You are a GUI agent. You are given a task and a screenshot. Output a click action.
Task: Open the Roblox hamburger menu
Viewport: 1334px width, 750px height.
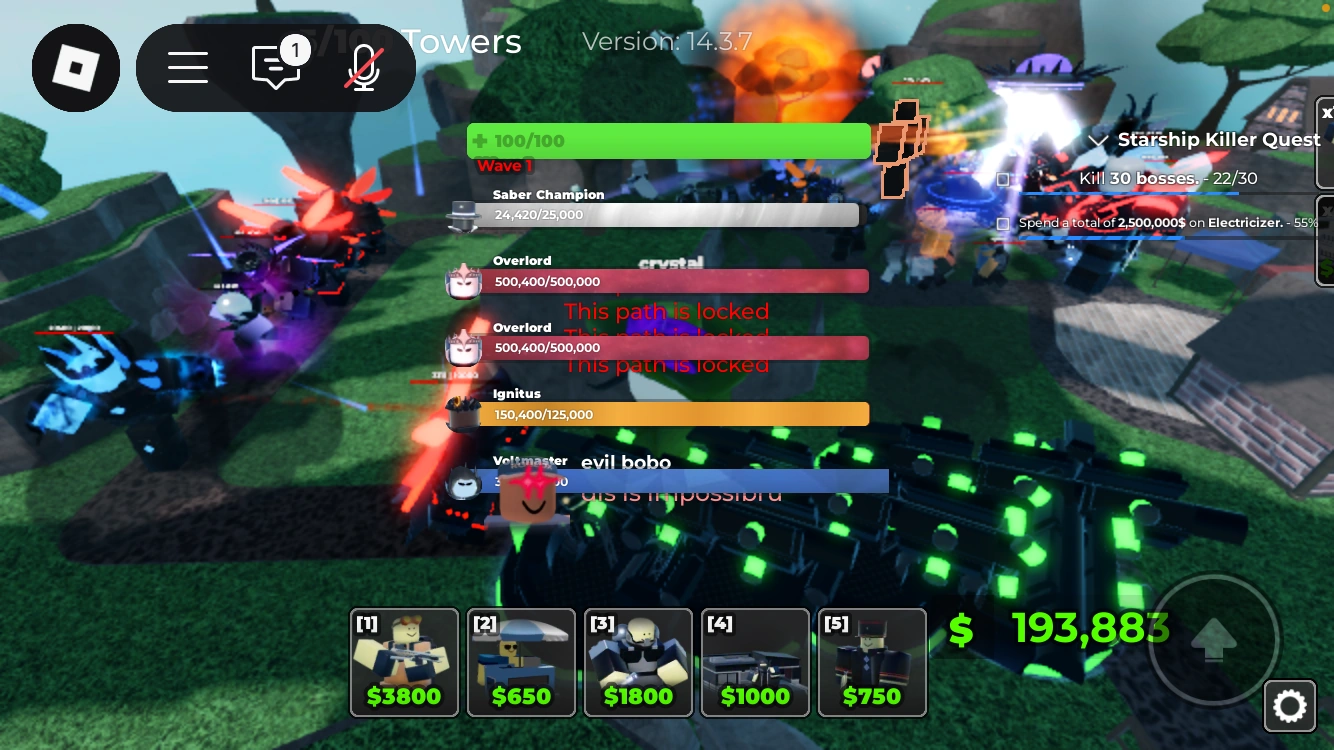point(189,67)
